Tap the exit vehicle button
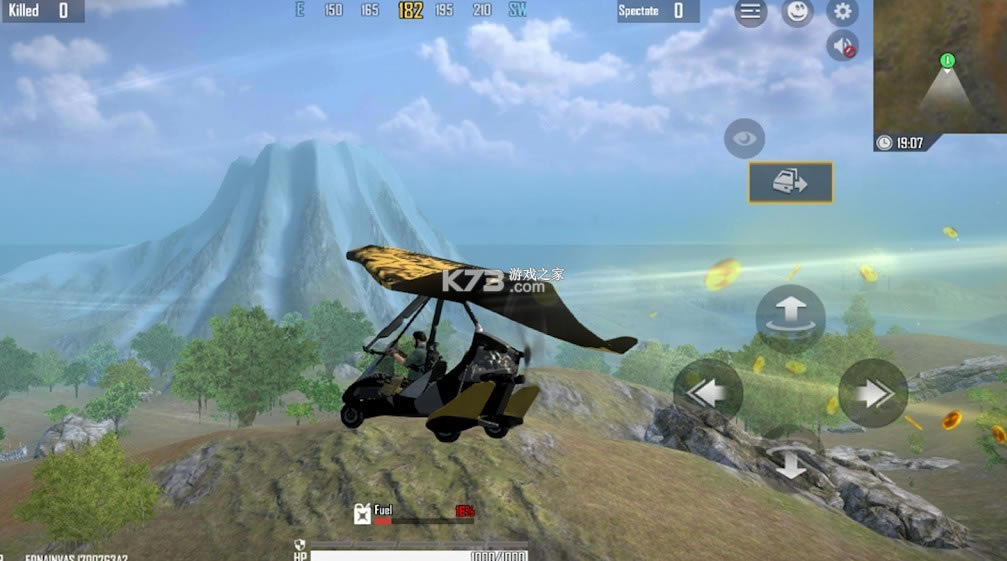The height and width of the screenshot is (561, 1007). point(790,183)
